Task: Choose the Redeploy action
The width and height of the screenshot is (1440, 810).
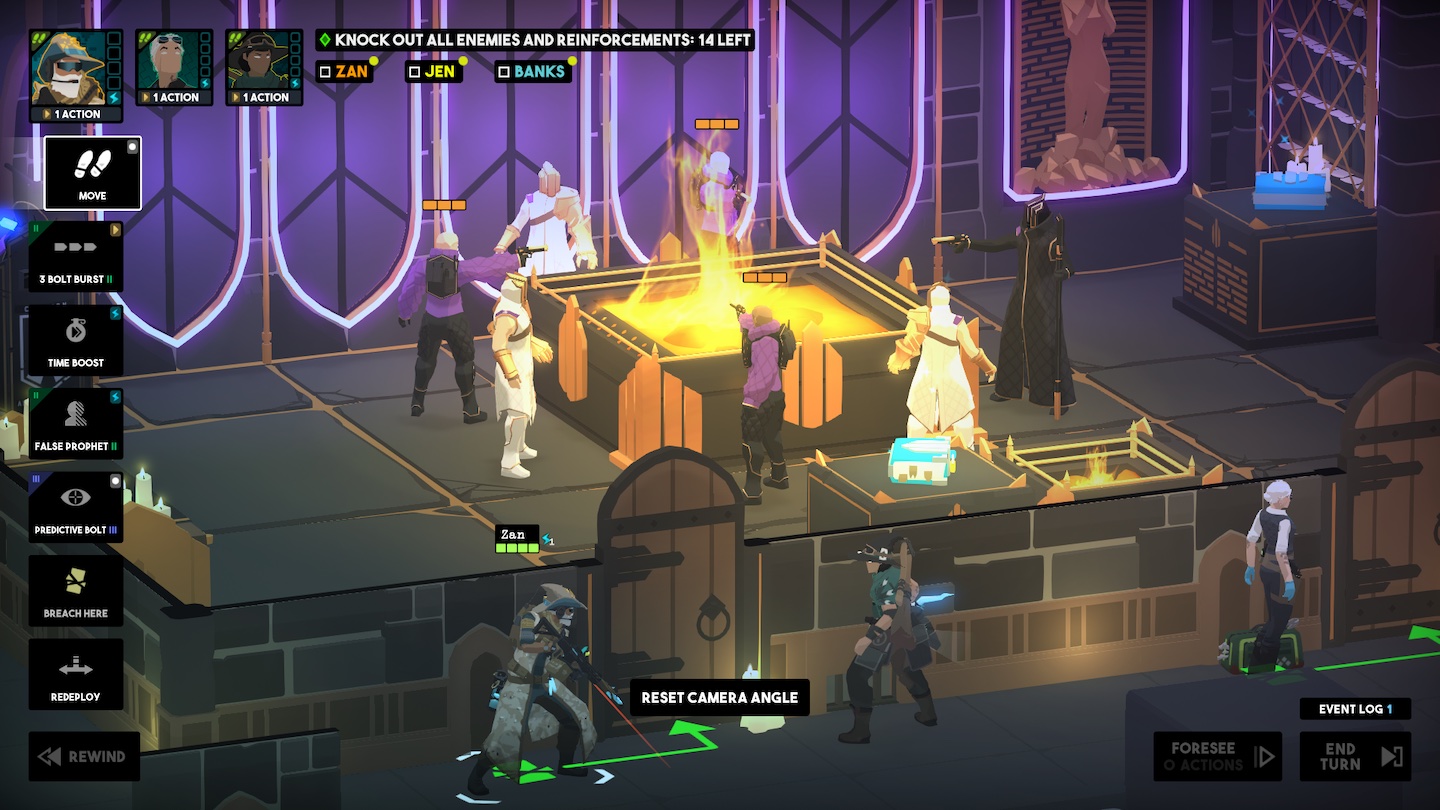Action: (x=76, y=674)
